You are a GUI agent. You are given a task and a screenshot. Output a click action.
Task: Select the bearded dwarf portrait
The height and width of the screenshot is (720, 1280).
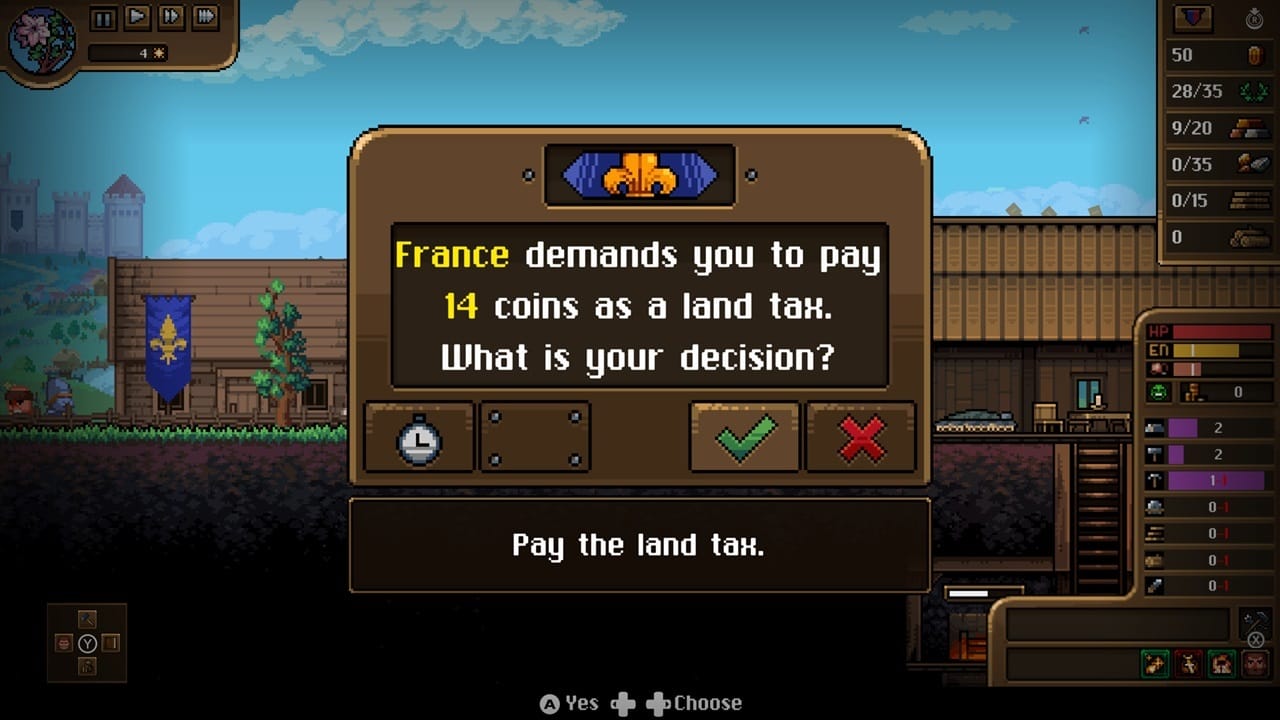pos(1254,663)
